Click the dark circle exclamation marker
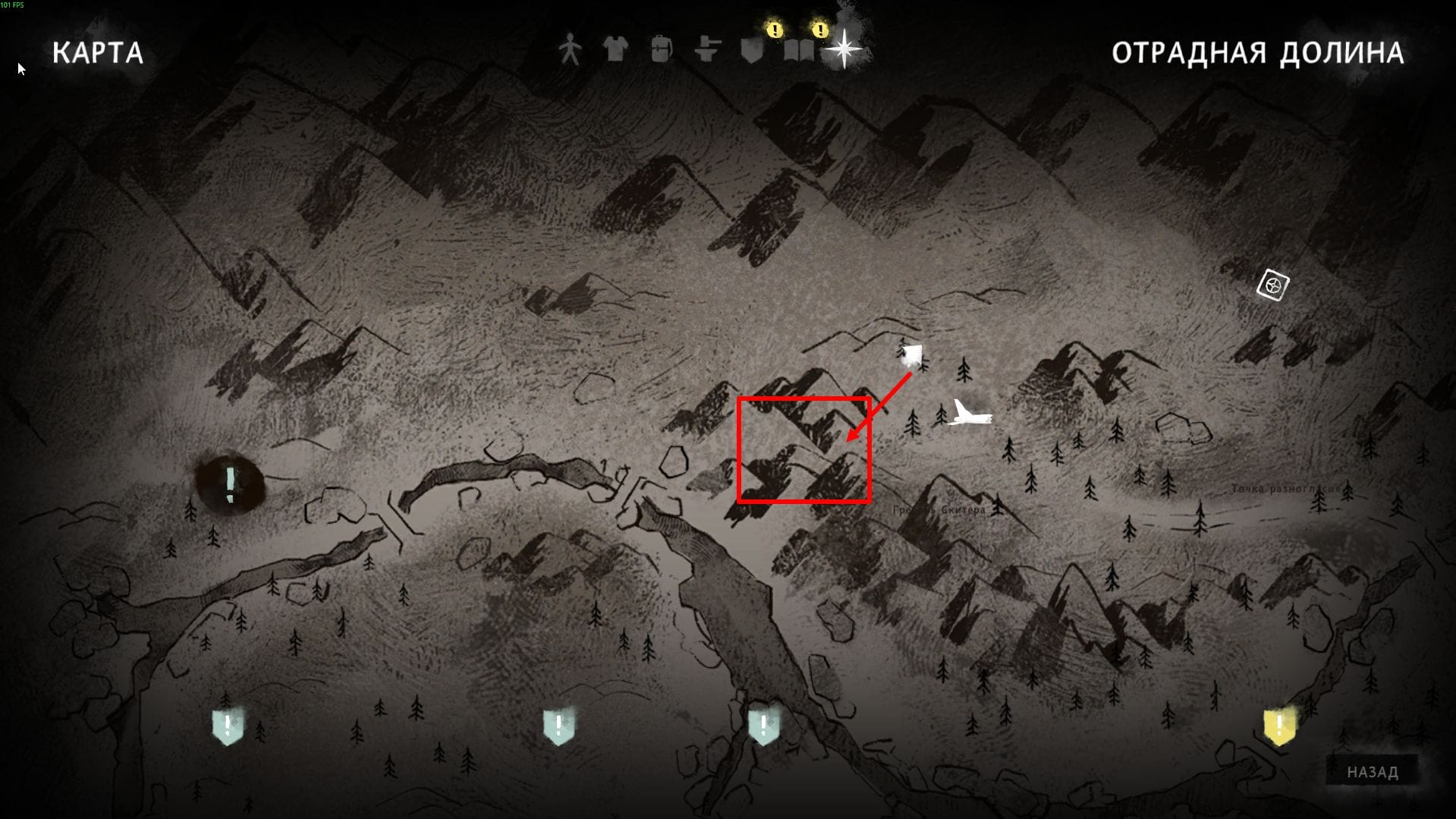1456x819 pixels. [230, 483]
